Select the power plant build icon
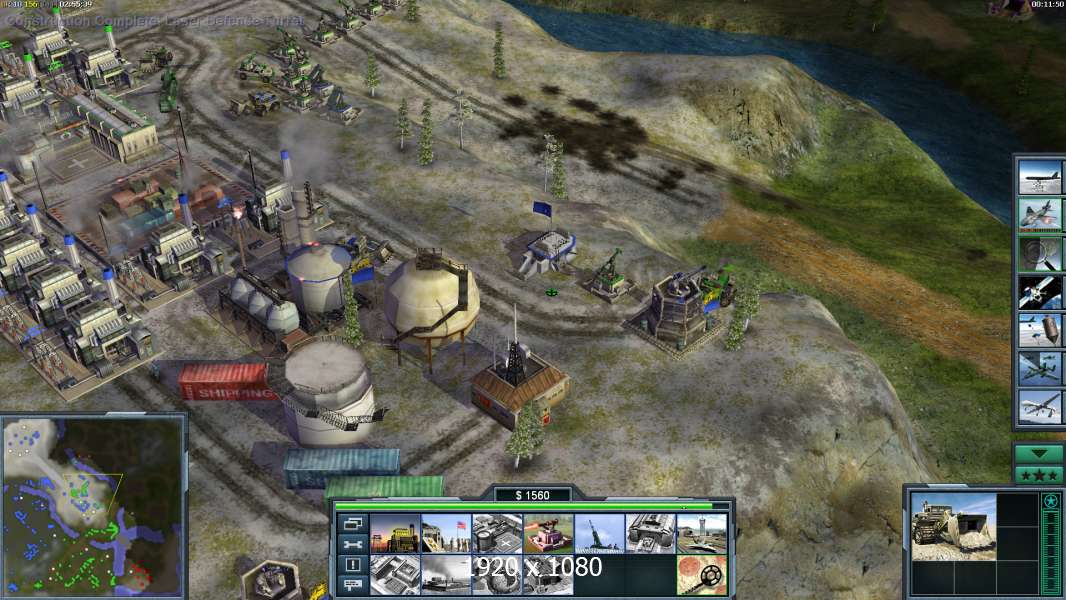The height and width of the screenshot is (600, 1066). (395, 533)
